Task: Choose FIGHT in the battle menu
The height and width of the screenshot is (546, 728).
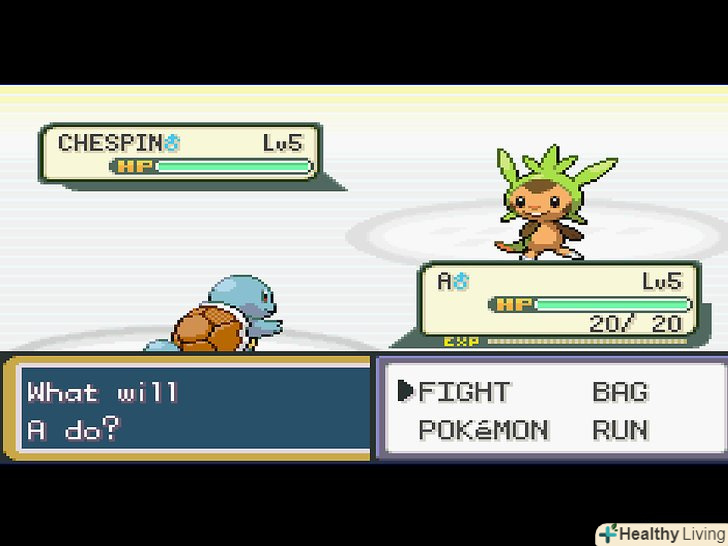Action: pos(464,391)
